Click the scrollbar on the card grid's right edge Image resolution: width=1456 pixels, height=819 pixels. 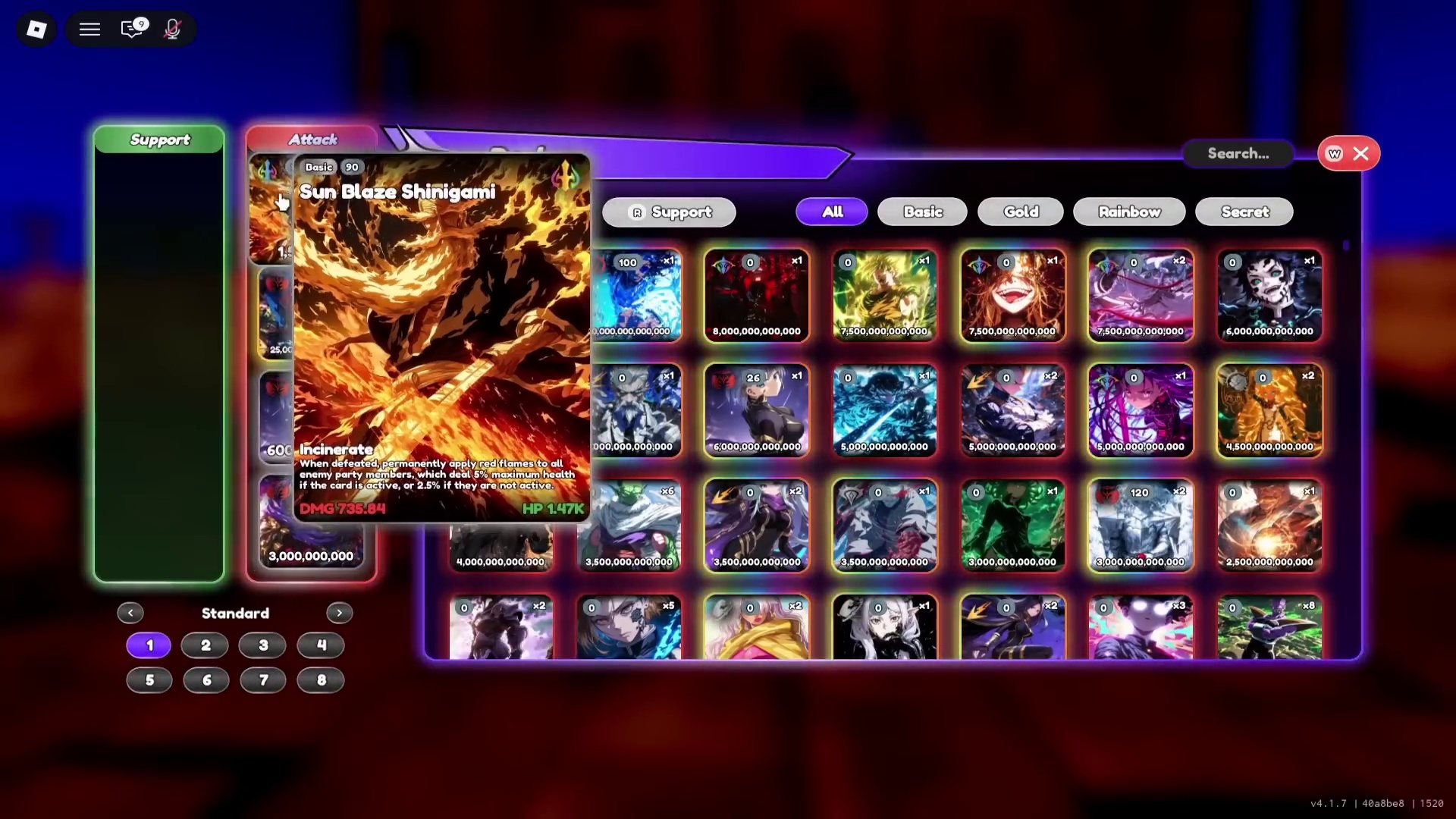click(x=1346, y=246)
